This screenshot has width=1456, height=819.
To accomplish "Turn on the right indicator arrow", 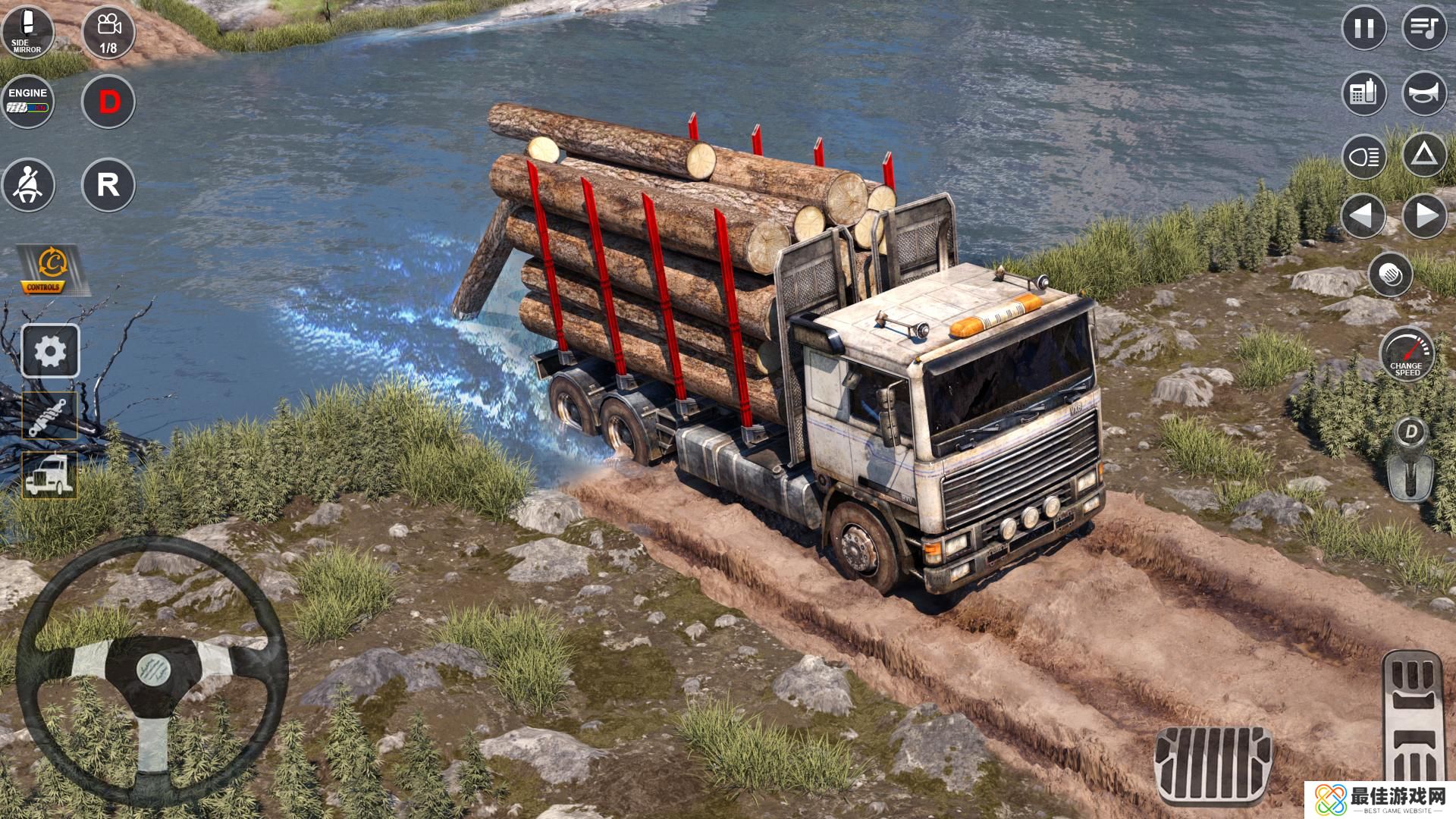I will [x=1425, y=217].
